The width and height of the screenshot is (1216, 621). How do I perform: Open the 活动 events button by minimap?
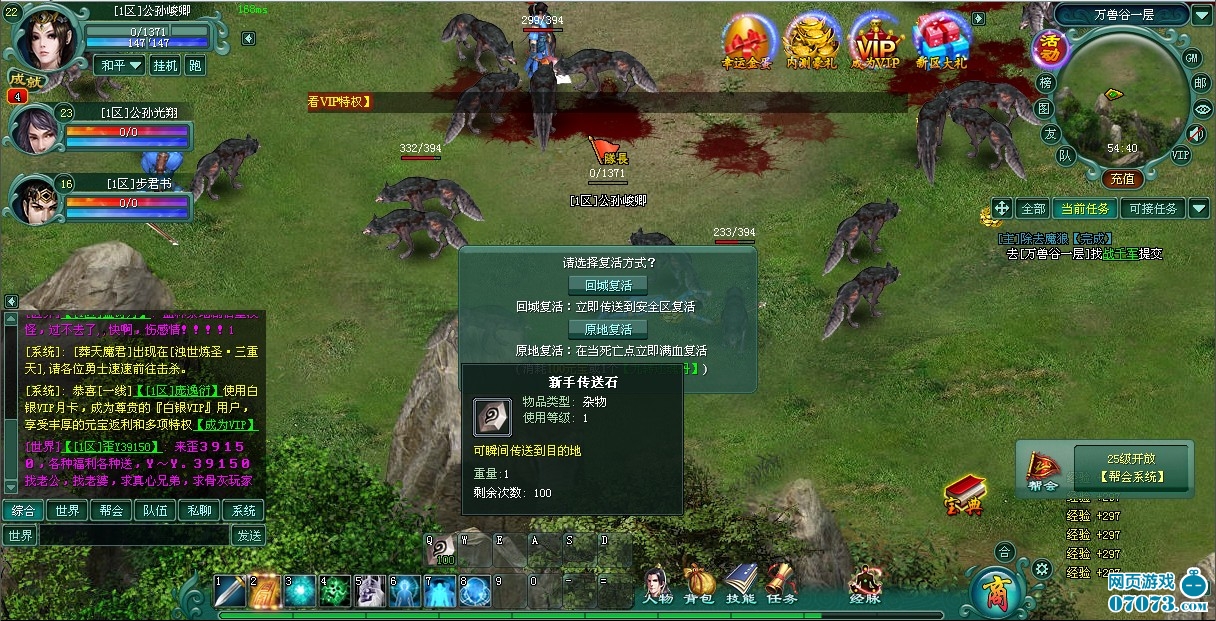1050,44
